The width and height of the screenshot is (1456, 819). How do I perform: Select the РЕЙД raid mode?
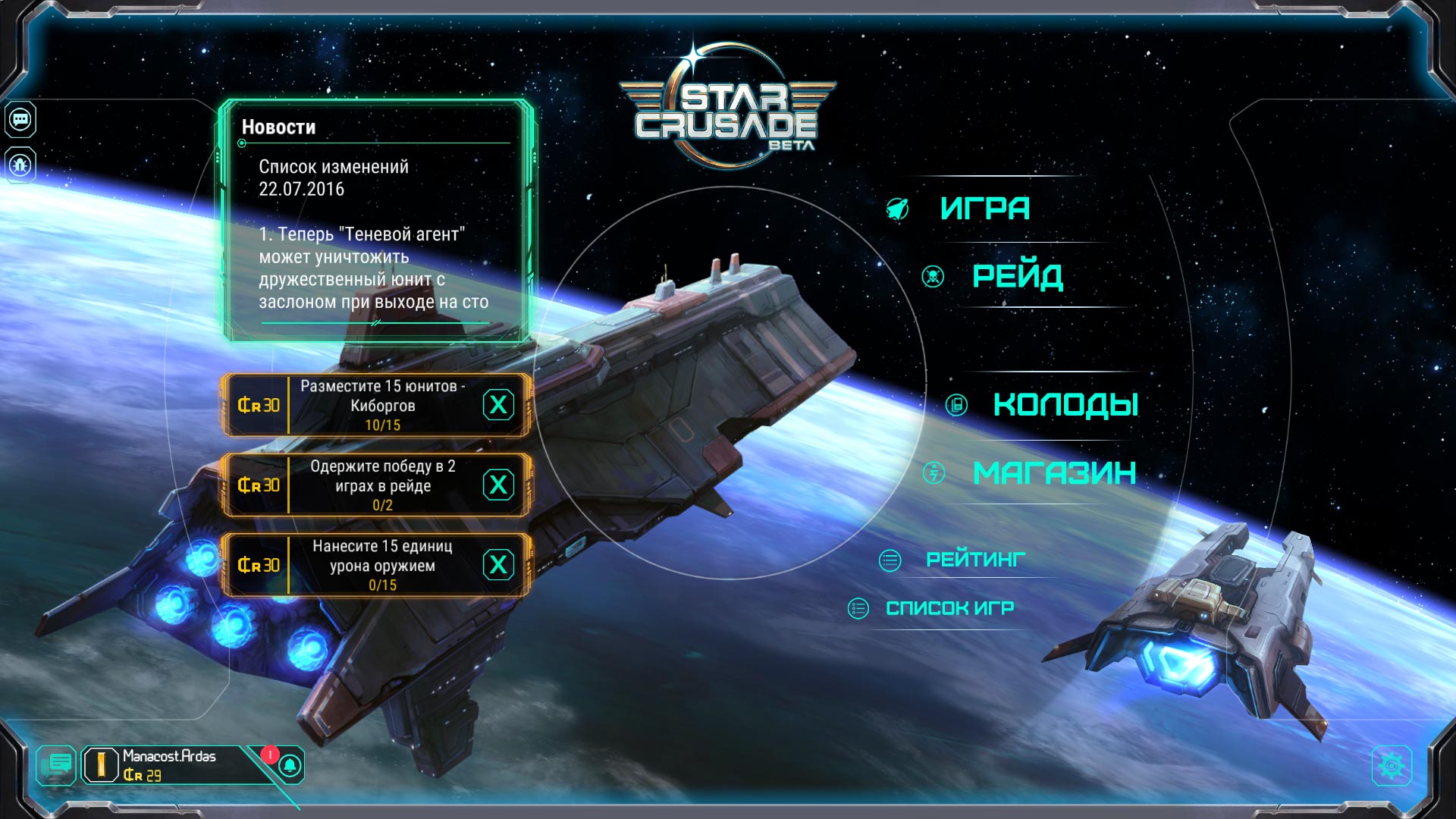click(x=1017, y=276)
